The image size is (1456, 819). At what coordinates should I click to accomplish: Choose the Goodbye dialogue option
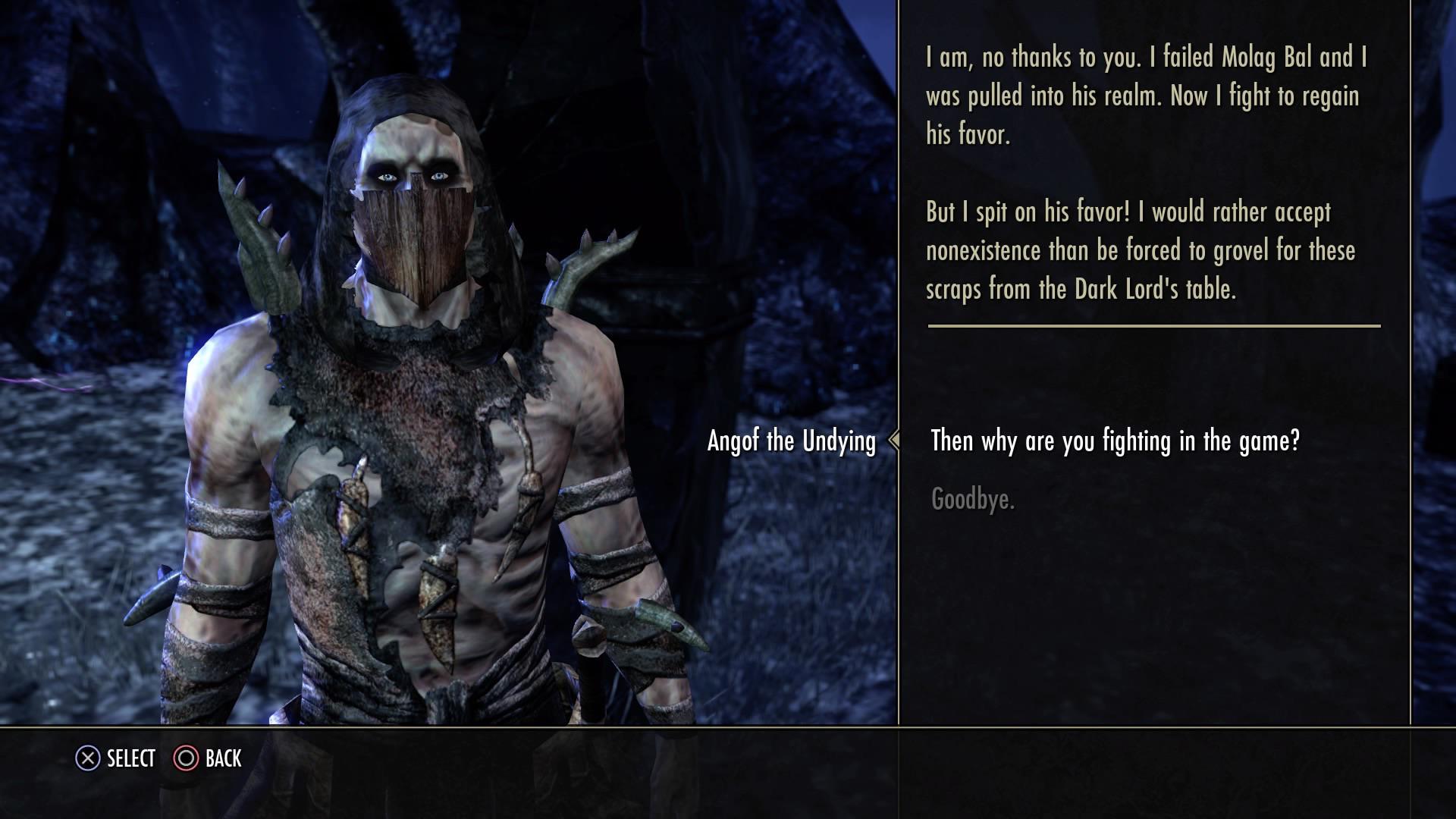pyautogui.click(x=973, y=499)
